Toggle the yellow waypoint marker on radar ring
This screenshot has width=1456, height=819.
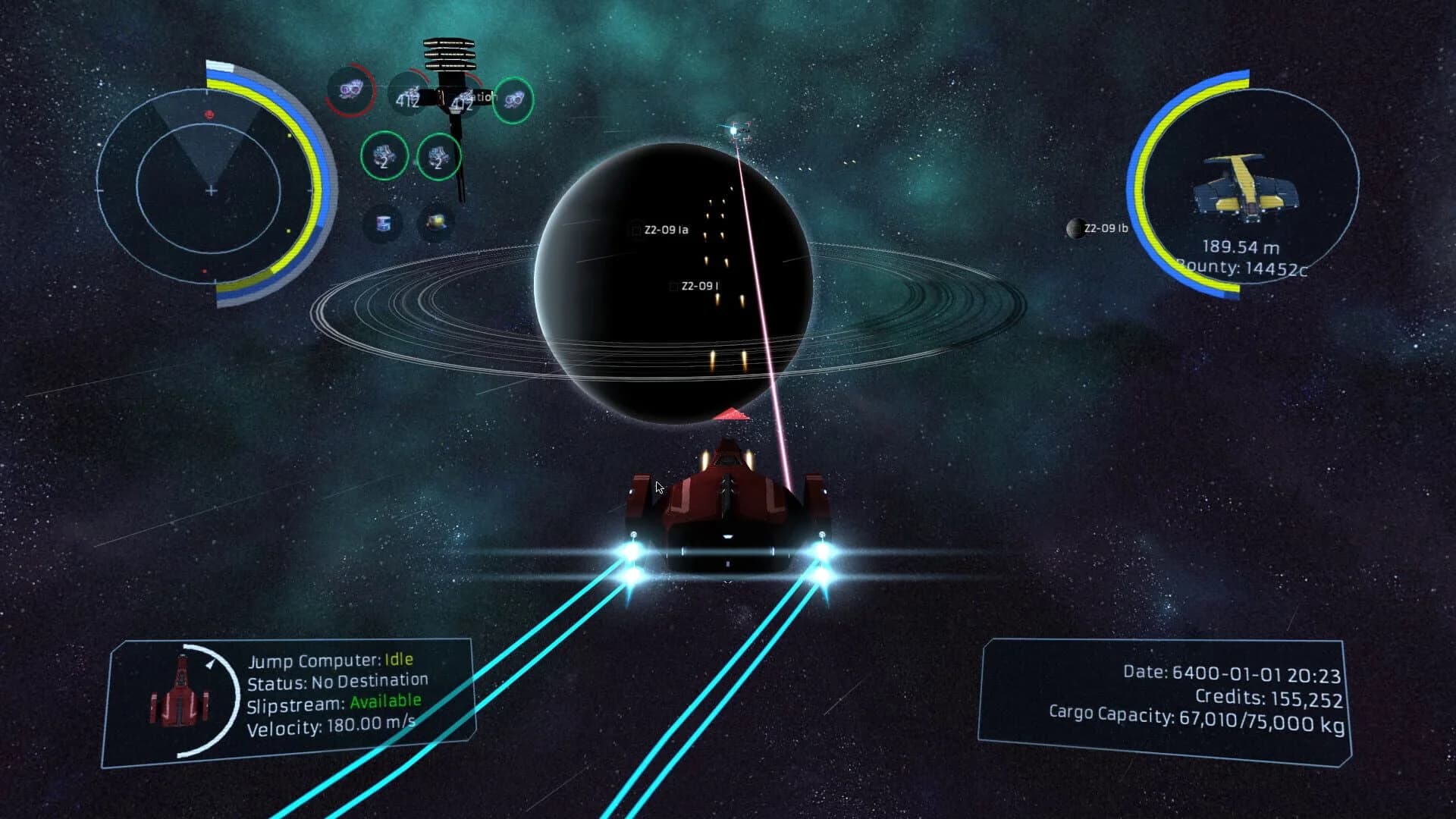coord(289,134)
